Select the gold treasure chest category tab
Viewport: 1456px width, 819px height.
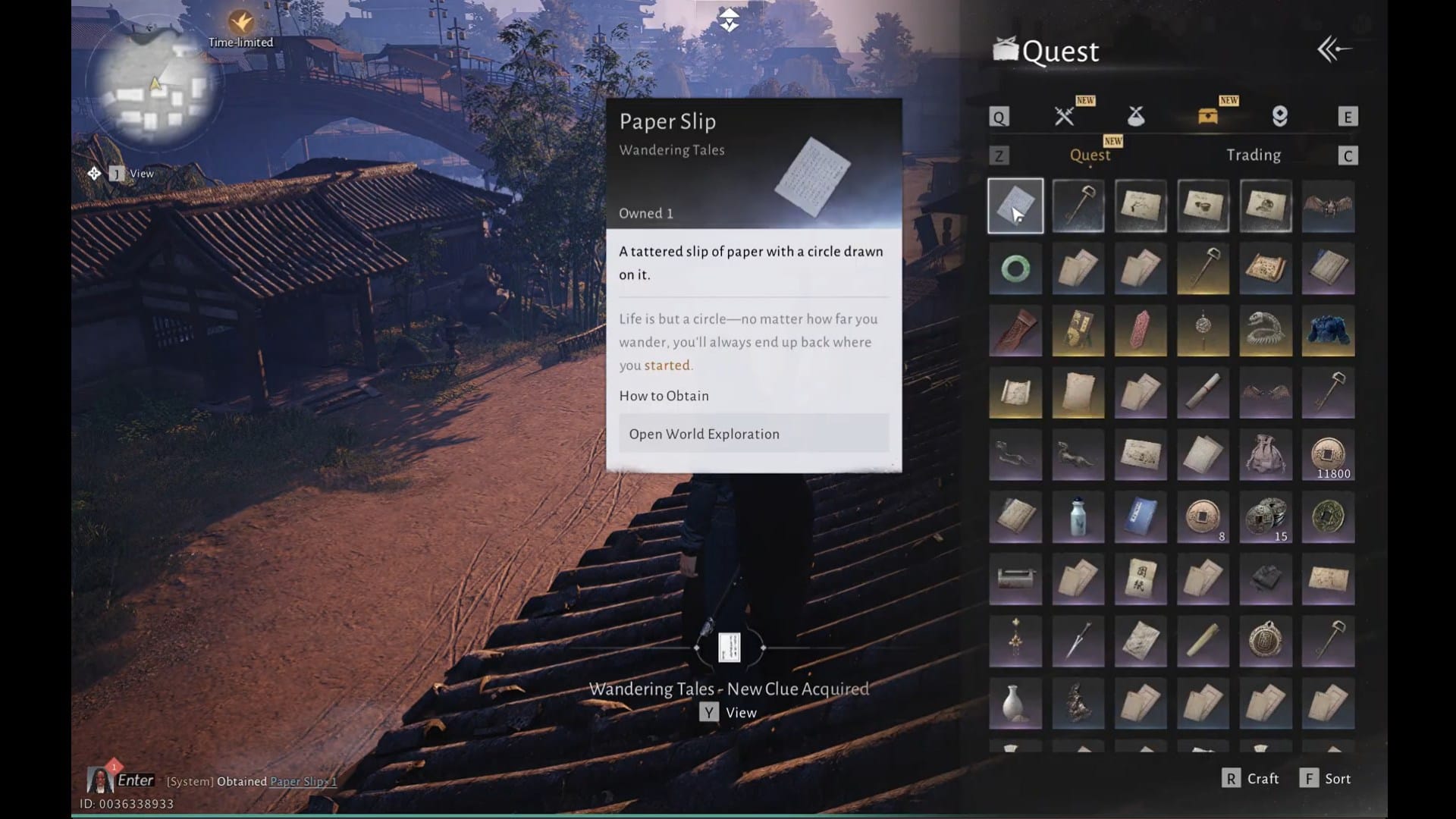(x=1207, y=116)
